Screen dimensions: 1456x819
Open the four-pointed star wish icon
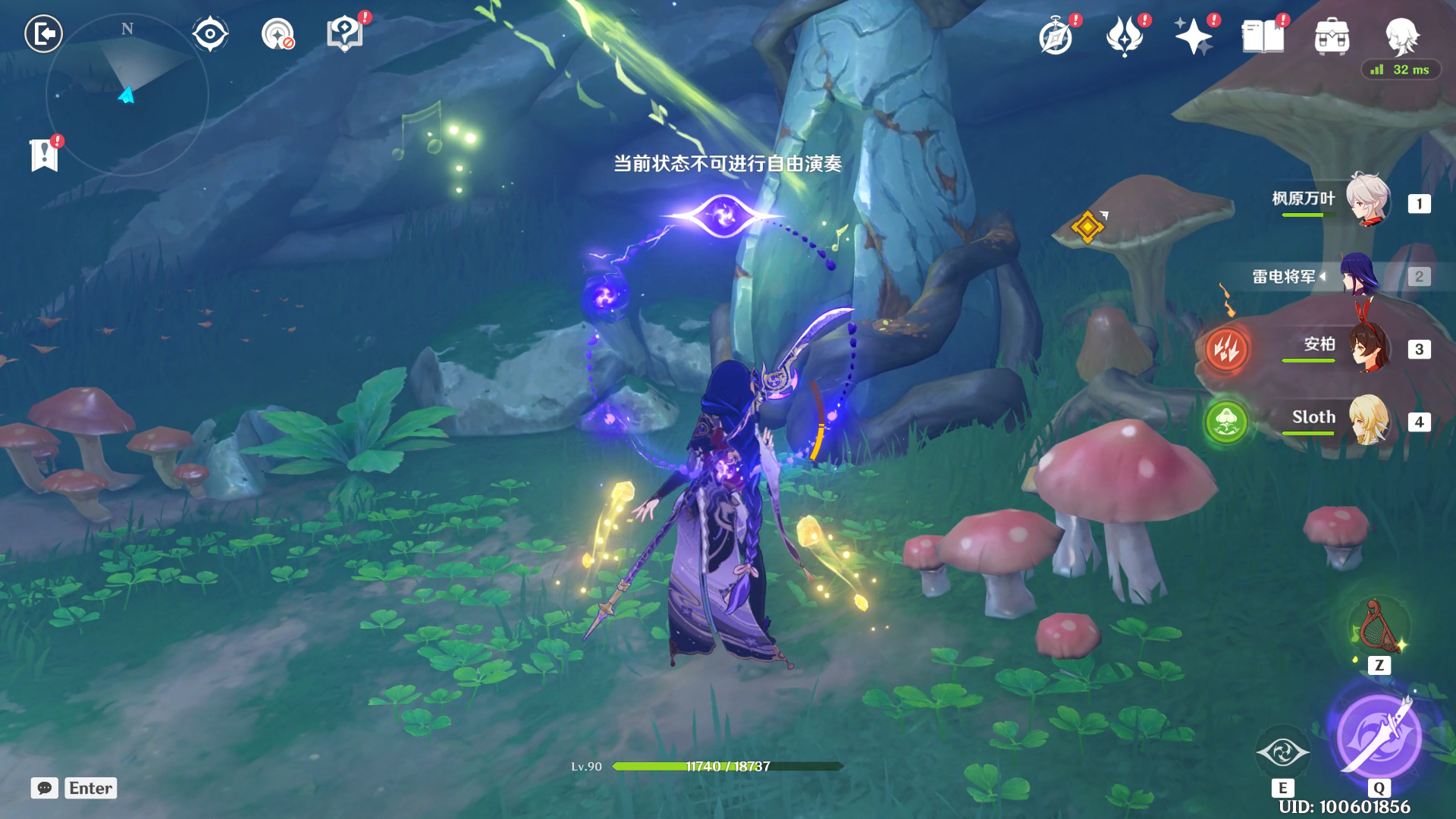[1193, 36]
